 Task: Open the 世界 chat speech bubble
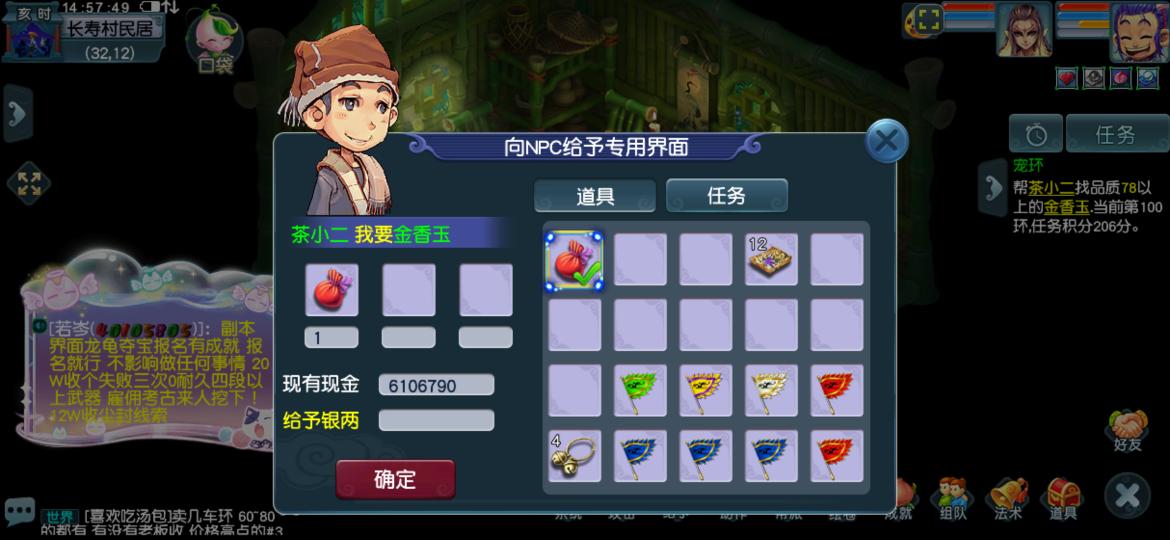coord(18,511)
